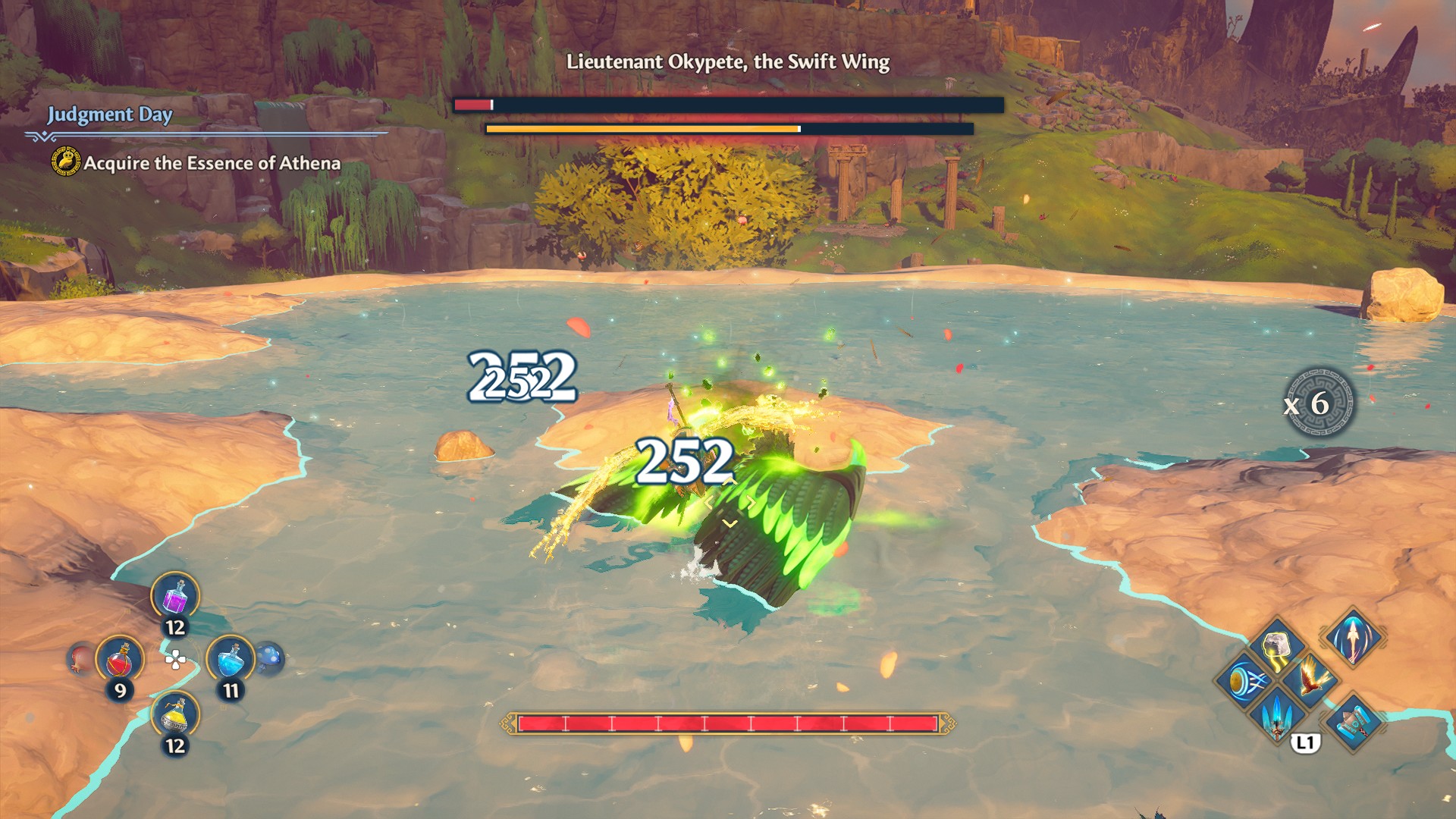
Task: Use the blue stamina potion
Action: click(x=230, y=660)
